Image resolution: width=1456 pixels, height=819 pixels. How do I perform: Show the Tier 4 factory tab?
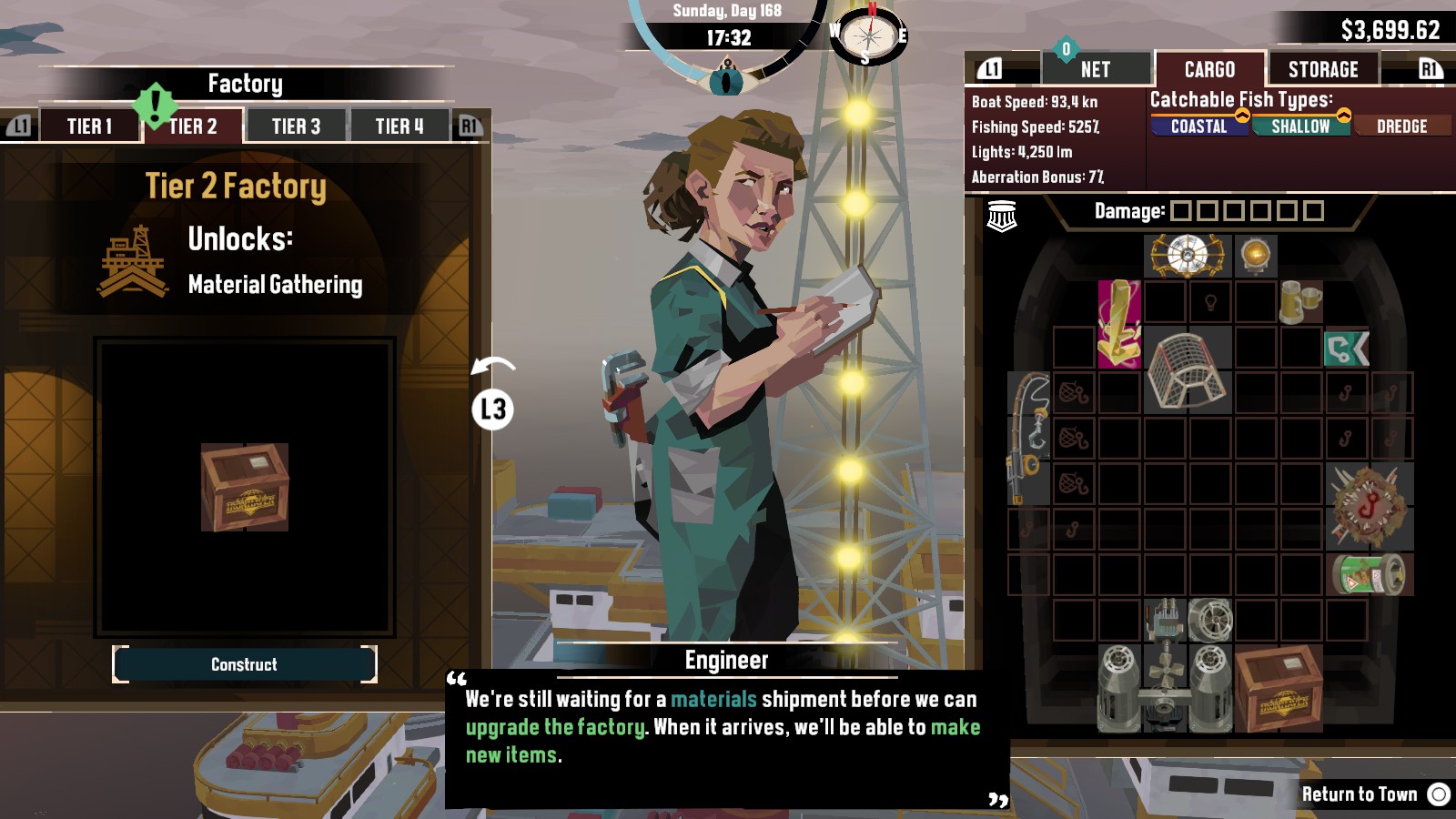(399, 126)
